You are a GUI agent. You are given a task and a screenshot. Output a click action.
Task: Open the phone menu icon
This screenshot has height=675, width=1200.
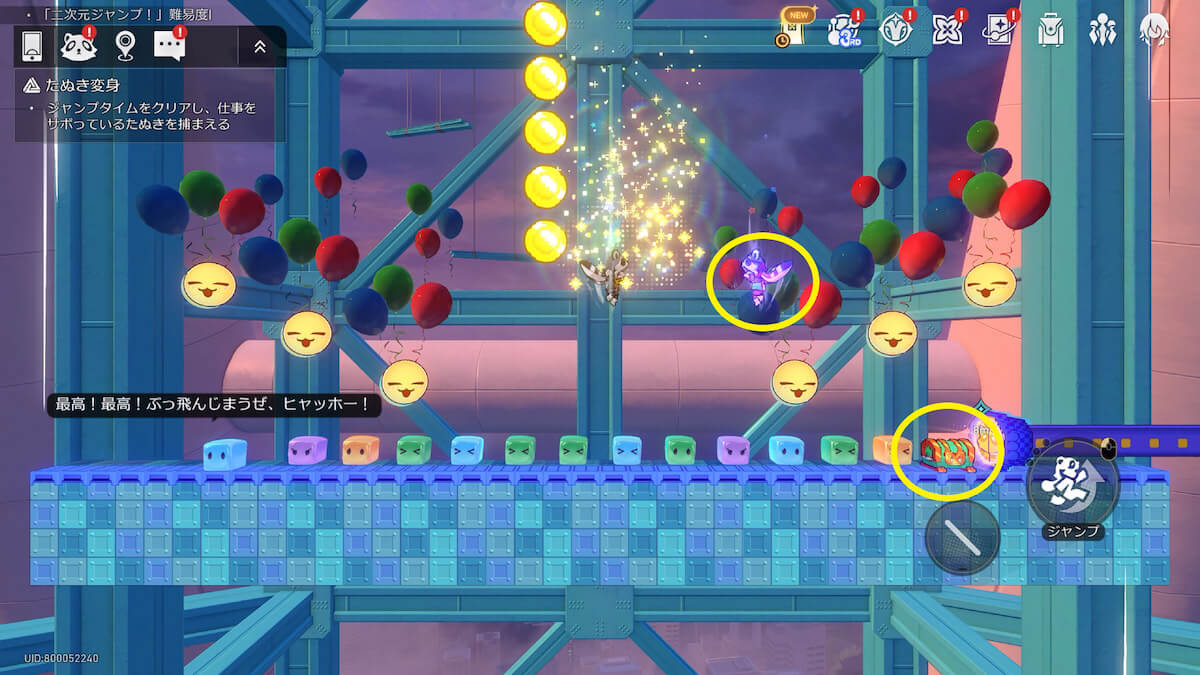(32, 46)
